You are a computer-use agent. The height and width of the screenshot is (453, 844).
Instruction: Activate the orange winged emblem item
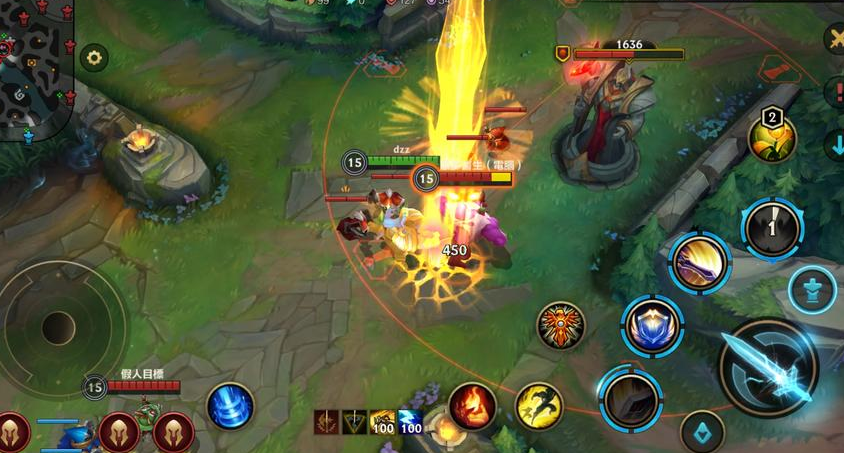coord(560,325)
